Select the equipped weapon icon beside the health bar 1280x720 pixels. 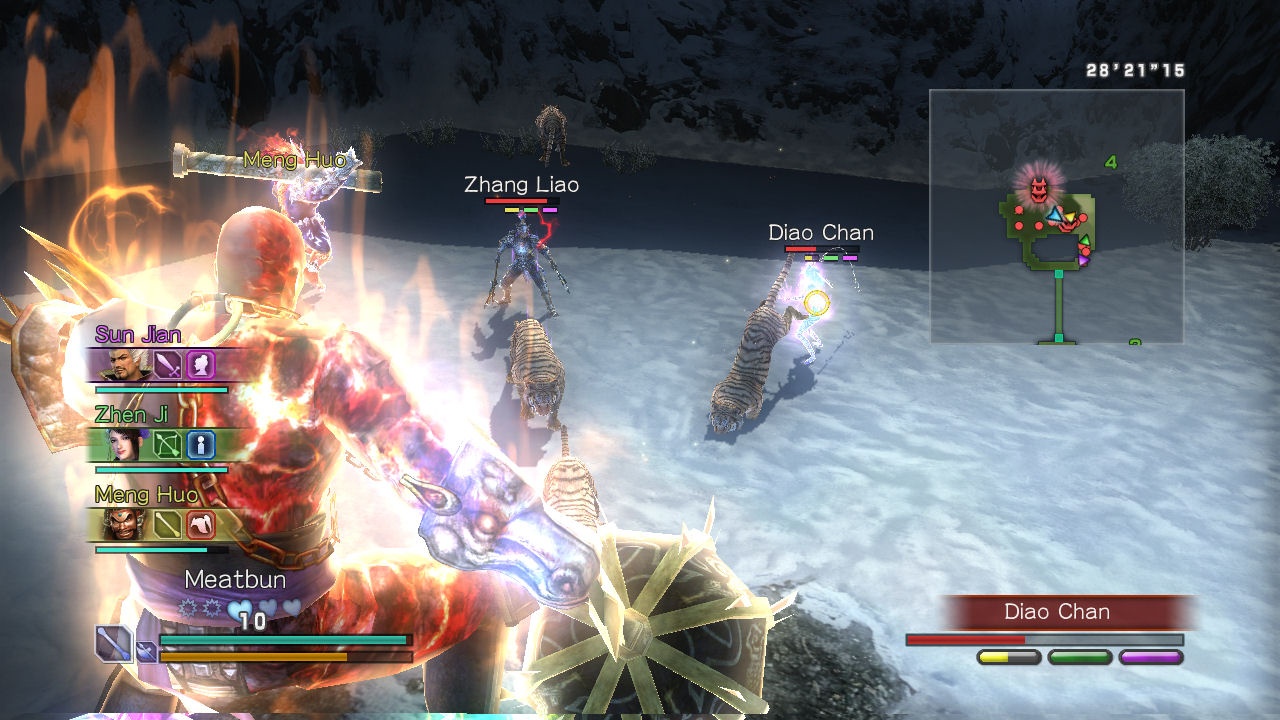click(114, 643)
